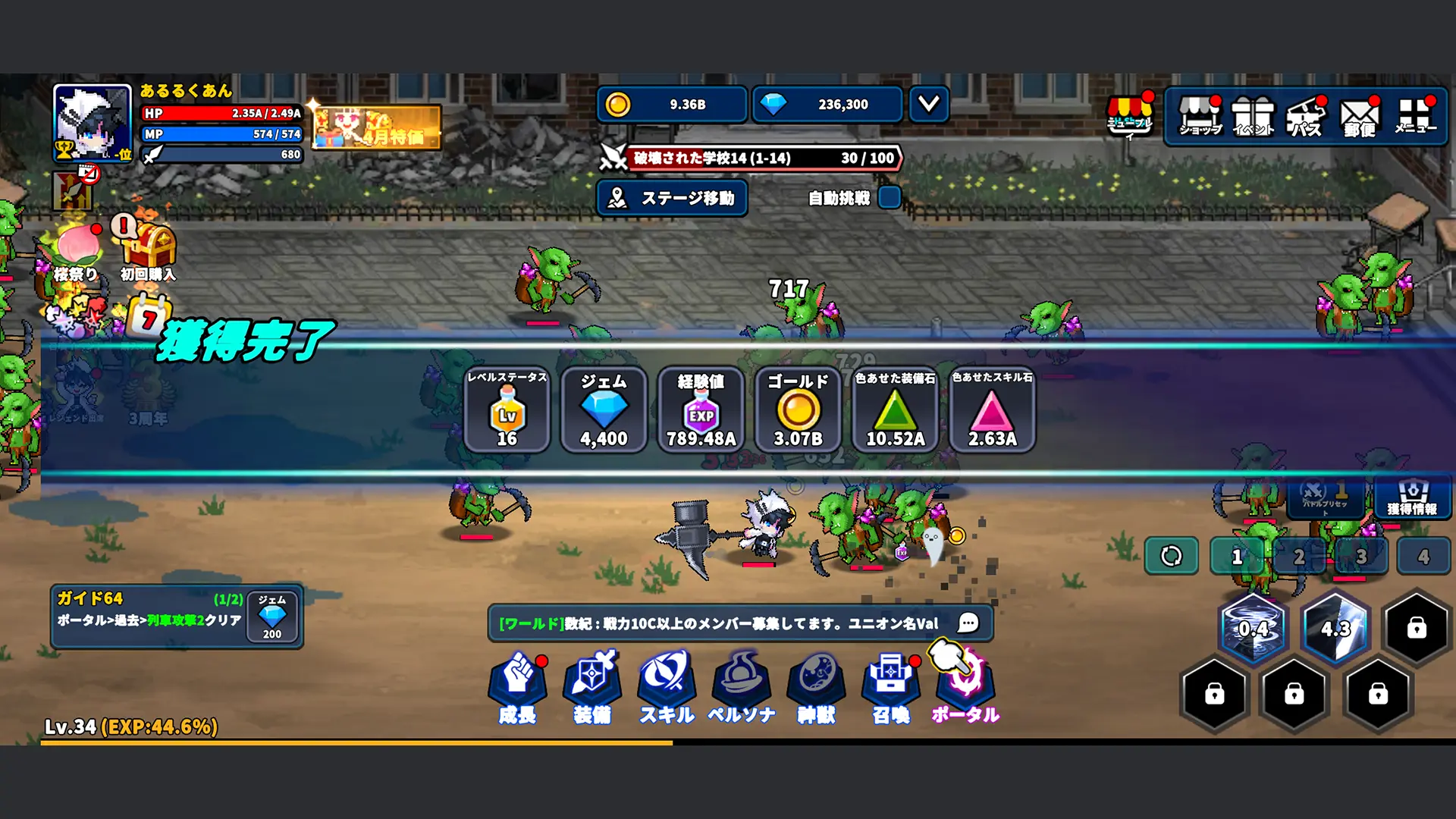Open the スキル skill menu
This screenshot has height=819, width=1456.
click(x=667, y=687)
